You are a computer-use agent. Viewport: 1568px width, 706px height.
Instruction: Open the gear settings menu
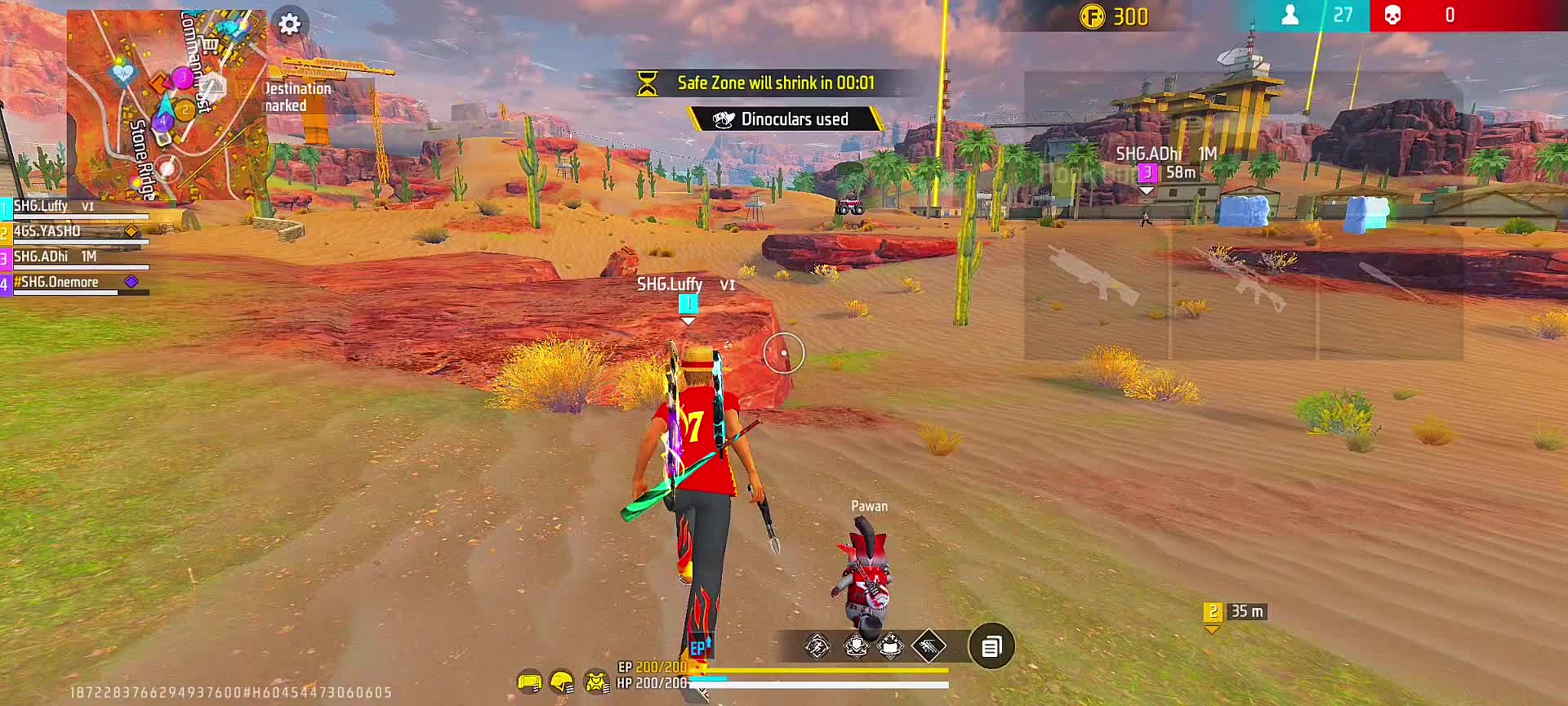click(x=290, y=25)
